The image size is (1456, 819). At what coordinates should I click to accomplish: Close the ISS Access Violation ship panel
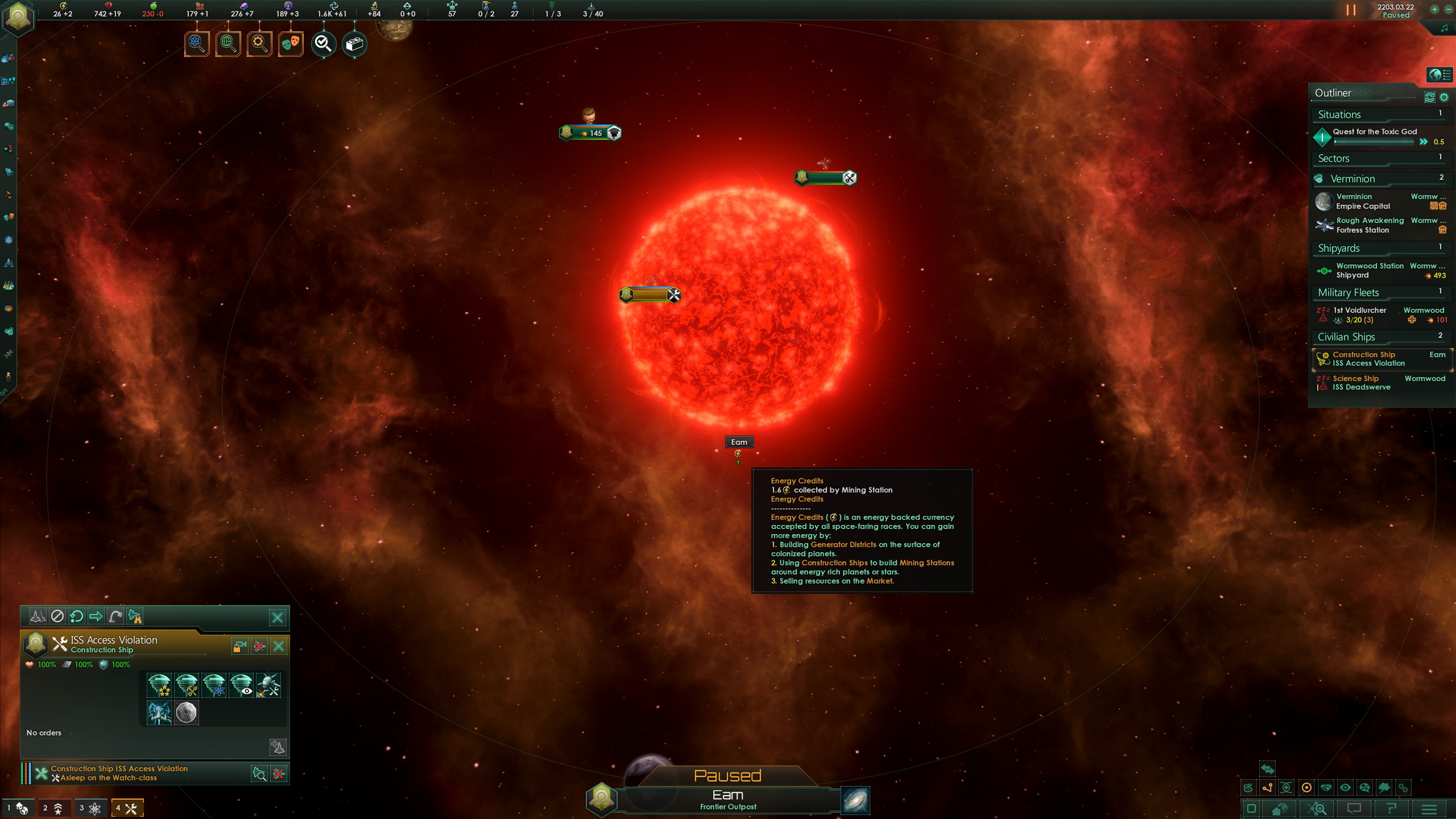coord(279,646)
